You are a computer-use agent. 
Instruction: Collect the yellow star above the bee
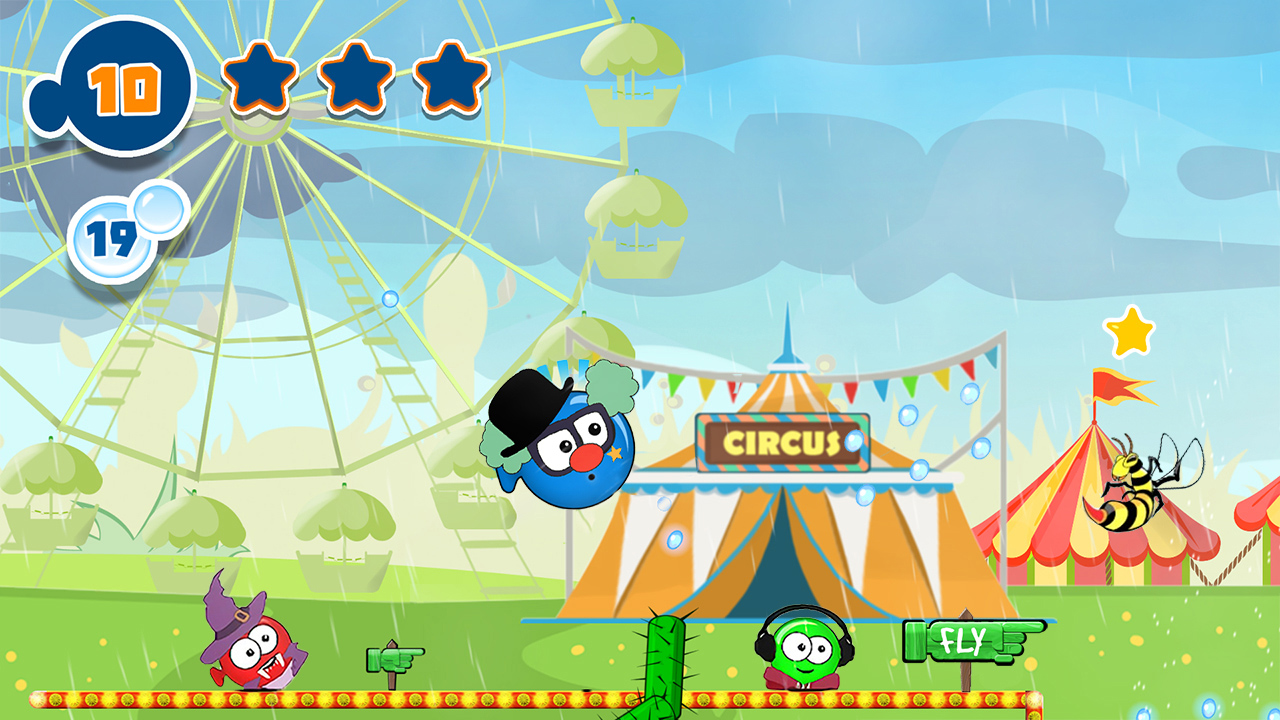1129,333
